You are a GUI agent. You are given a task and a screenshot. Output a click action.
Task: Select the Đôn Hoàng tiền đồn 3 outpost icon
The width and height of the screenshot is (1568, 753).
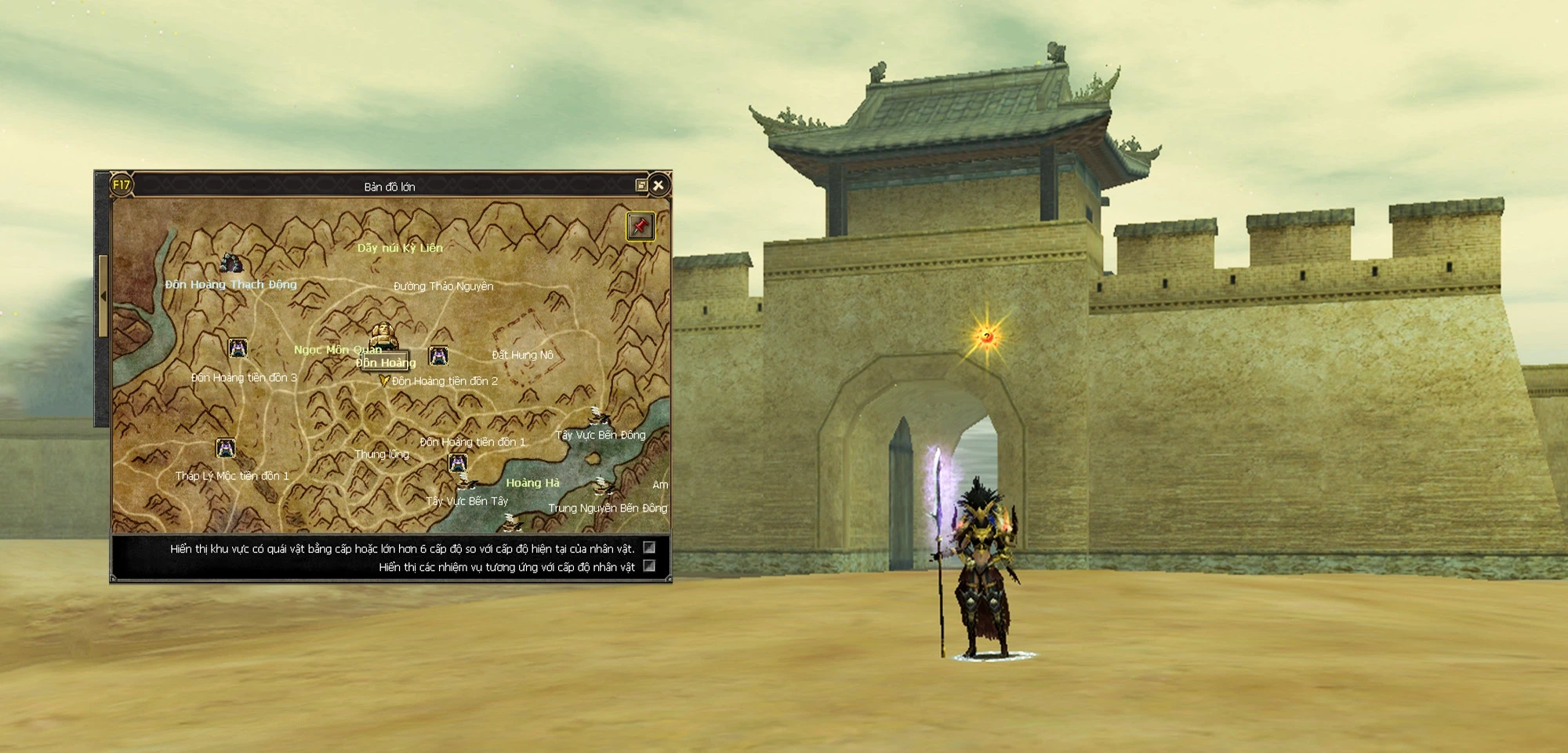(238, 348)
